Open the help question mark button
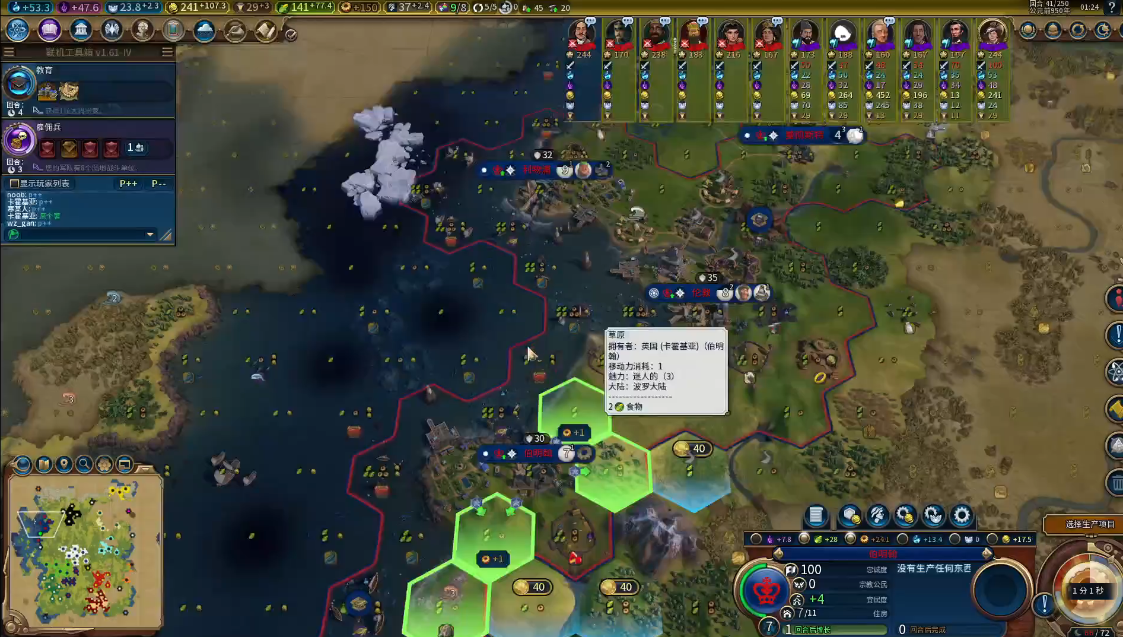The image size is (1123, 637). (x=1112, y=8)
